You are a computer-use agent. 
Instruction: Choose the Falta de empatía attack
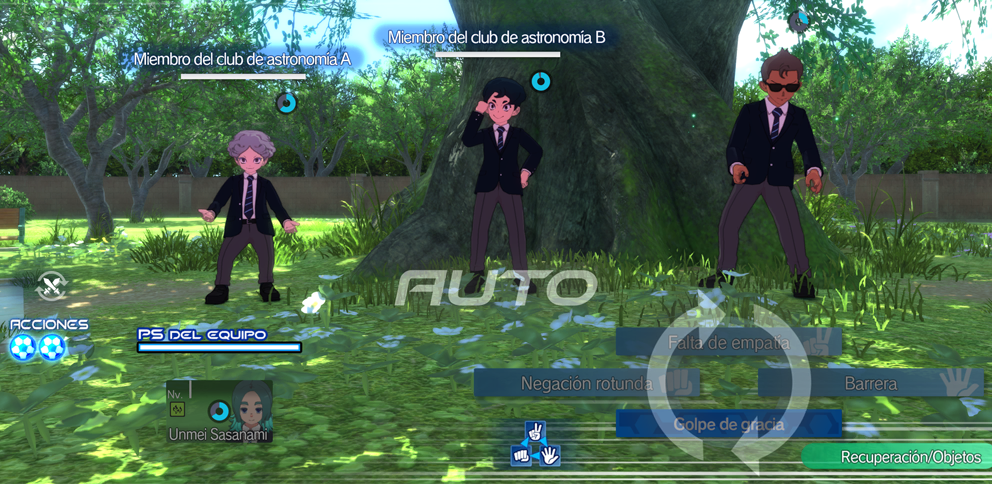[727, 342]
